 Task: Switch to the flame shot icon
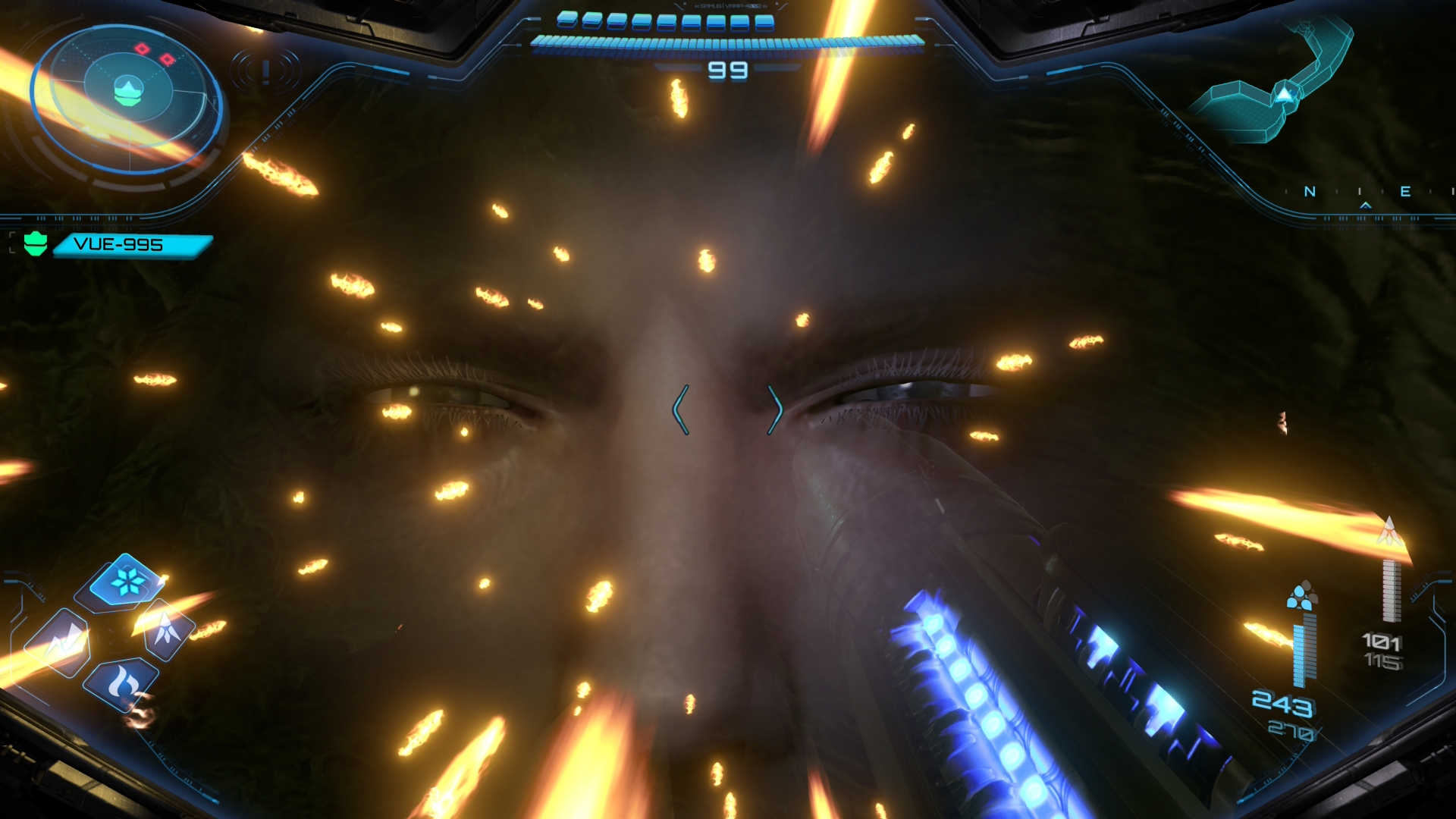tap(121, 684)
